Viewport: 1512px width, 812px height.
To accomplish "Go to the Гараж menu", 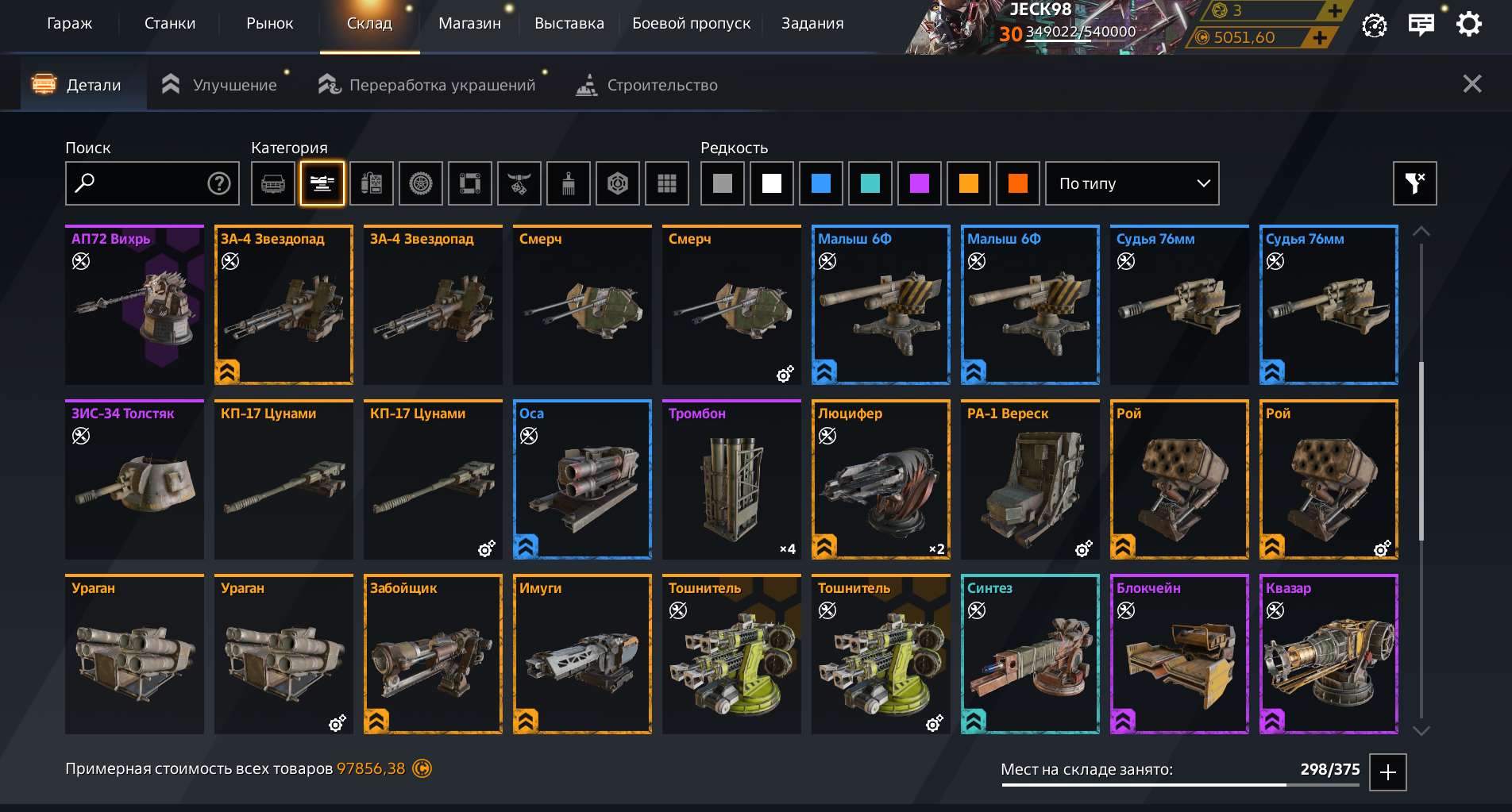I will click(69, 24).
